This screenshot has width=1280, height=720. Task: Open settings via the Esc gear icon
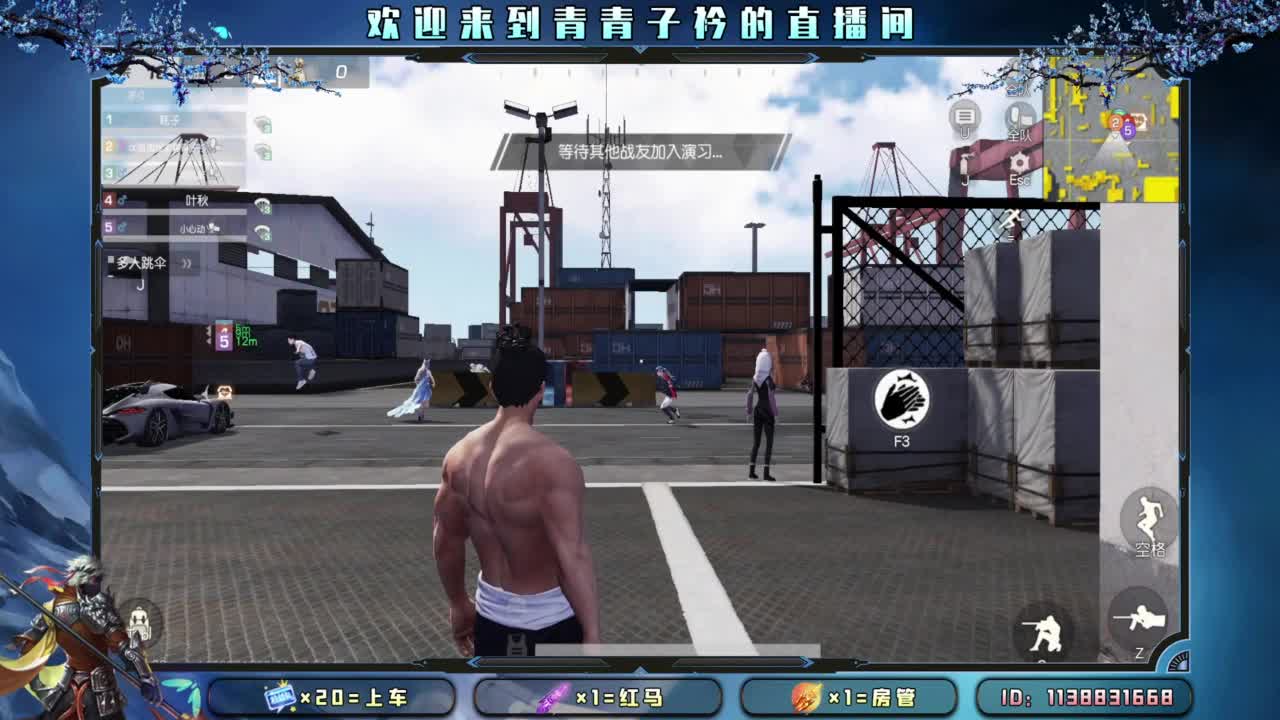[x=1018, y=162]
